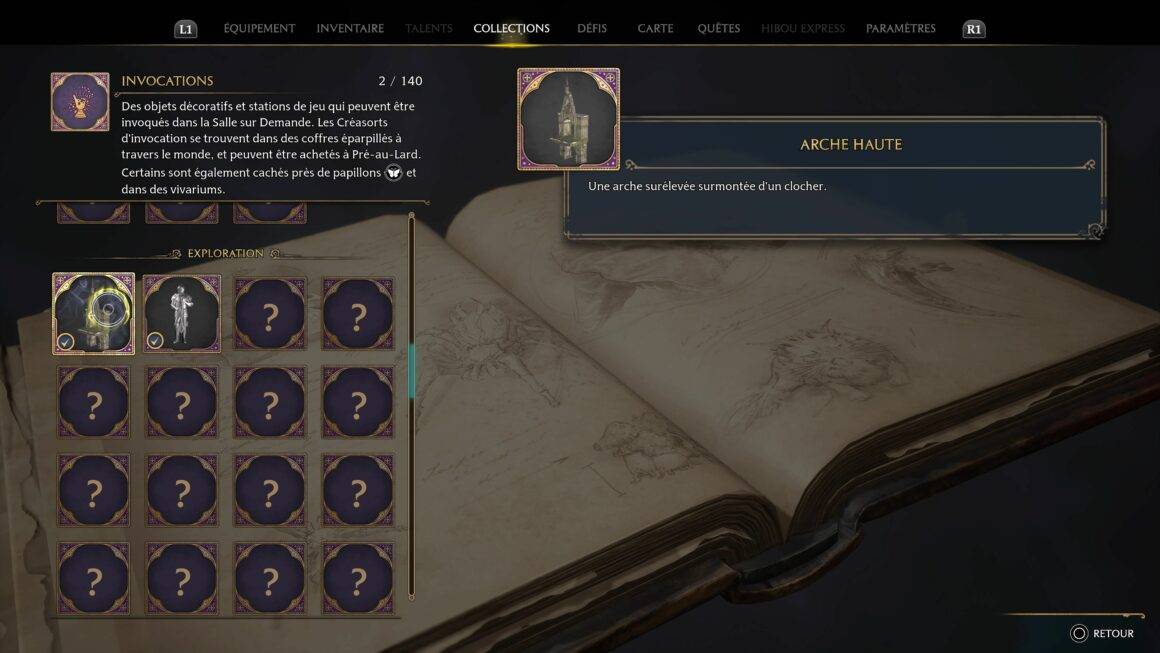Open the Inventaire tab
This screenshot has width=1160, height=653.
[350, 28]
